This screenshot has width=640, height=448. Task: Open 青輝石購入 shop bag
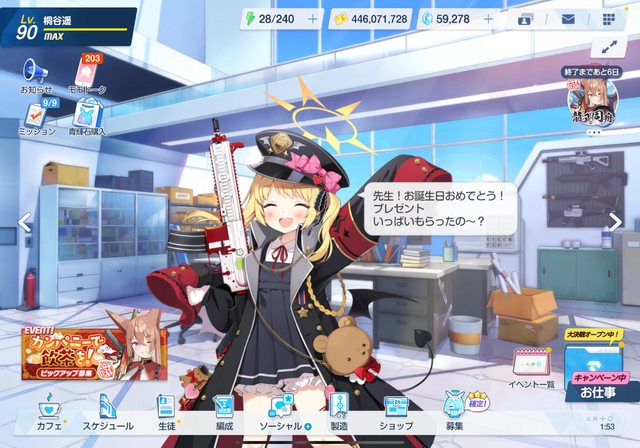[88, 115]
